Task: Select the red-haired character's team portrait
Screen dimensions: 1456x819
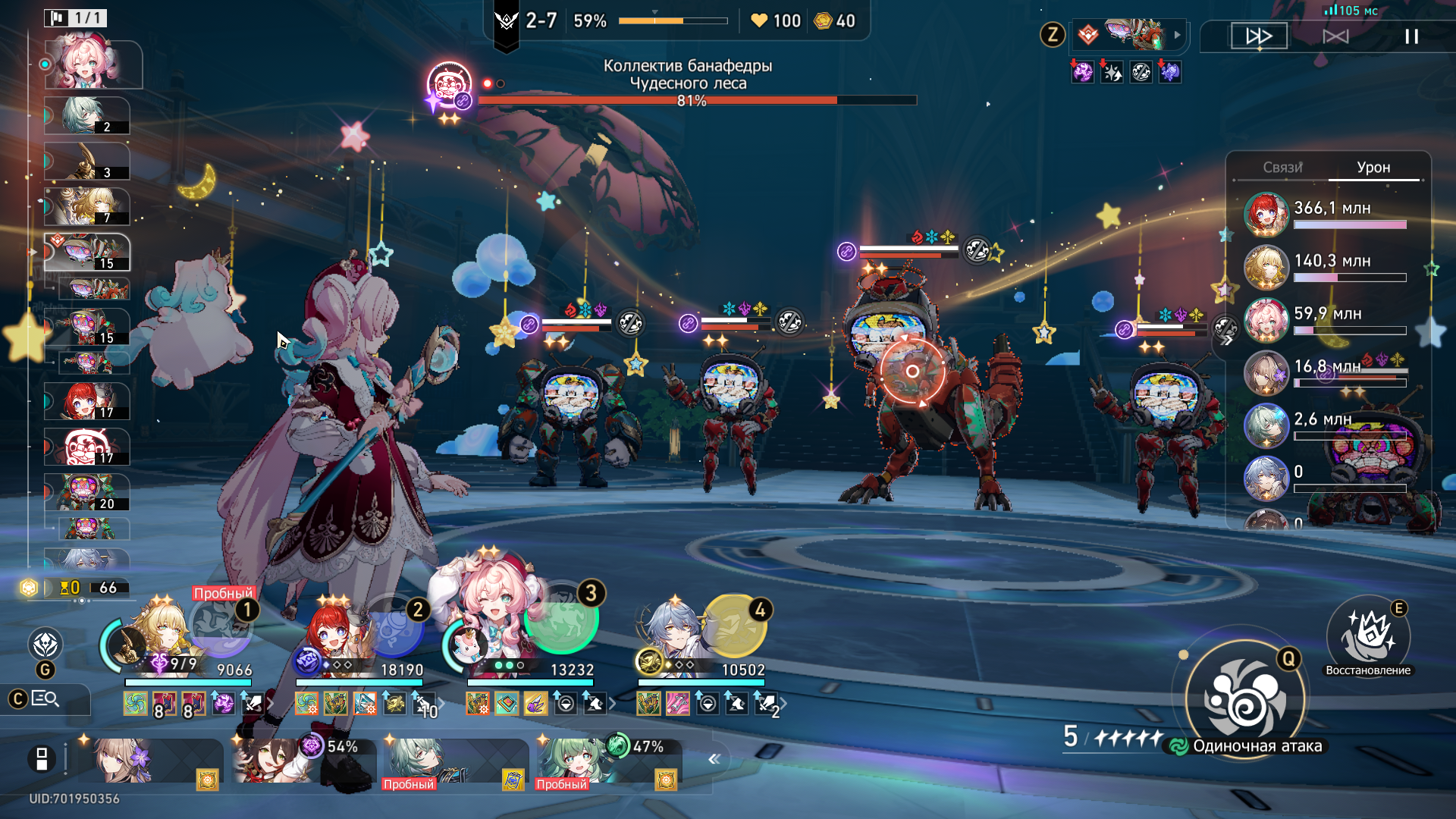Action: pos(334,637)
